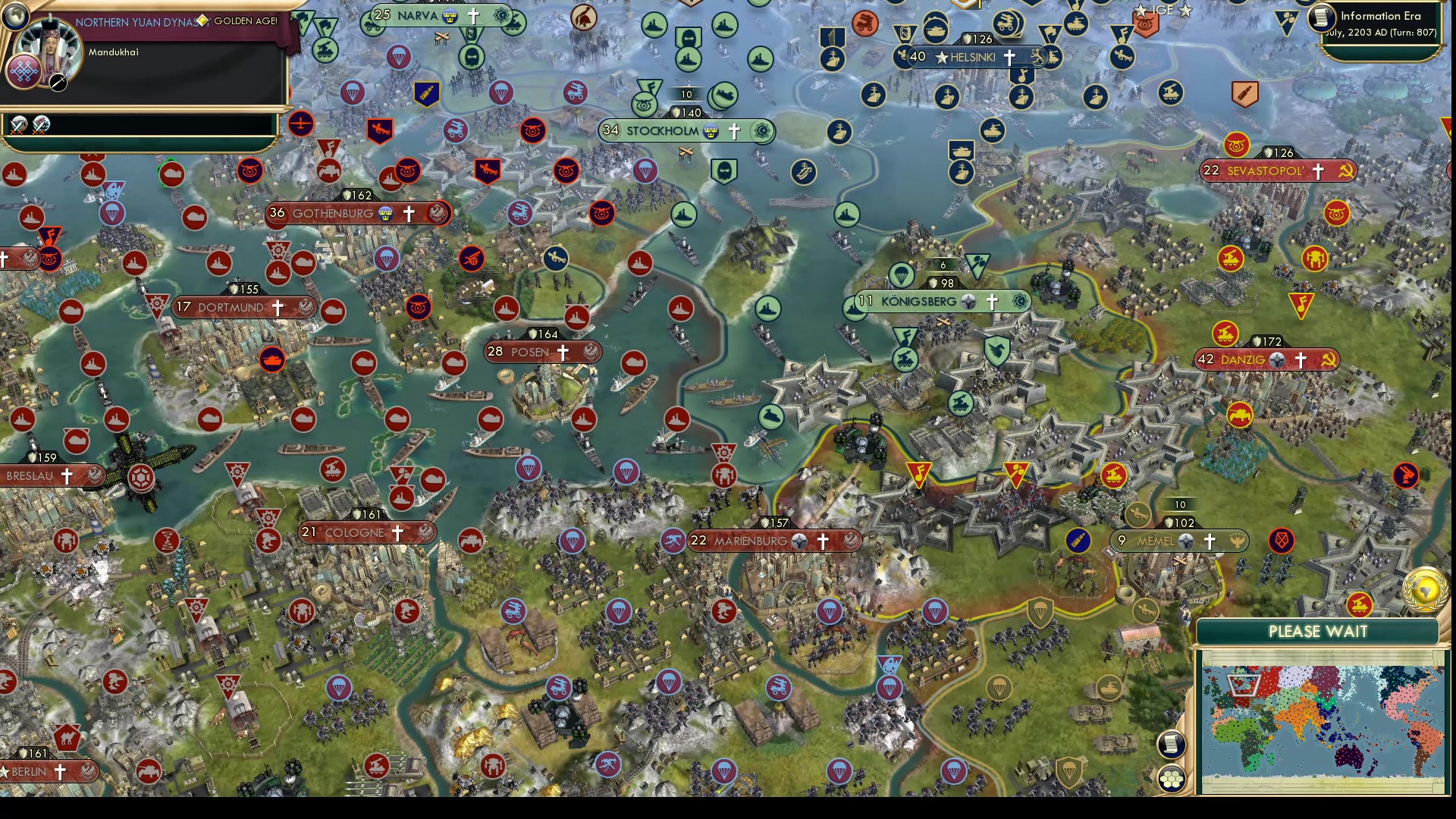Toggle strategic view with the hexagon button
The image size is (1456, 819).
1172,780
